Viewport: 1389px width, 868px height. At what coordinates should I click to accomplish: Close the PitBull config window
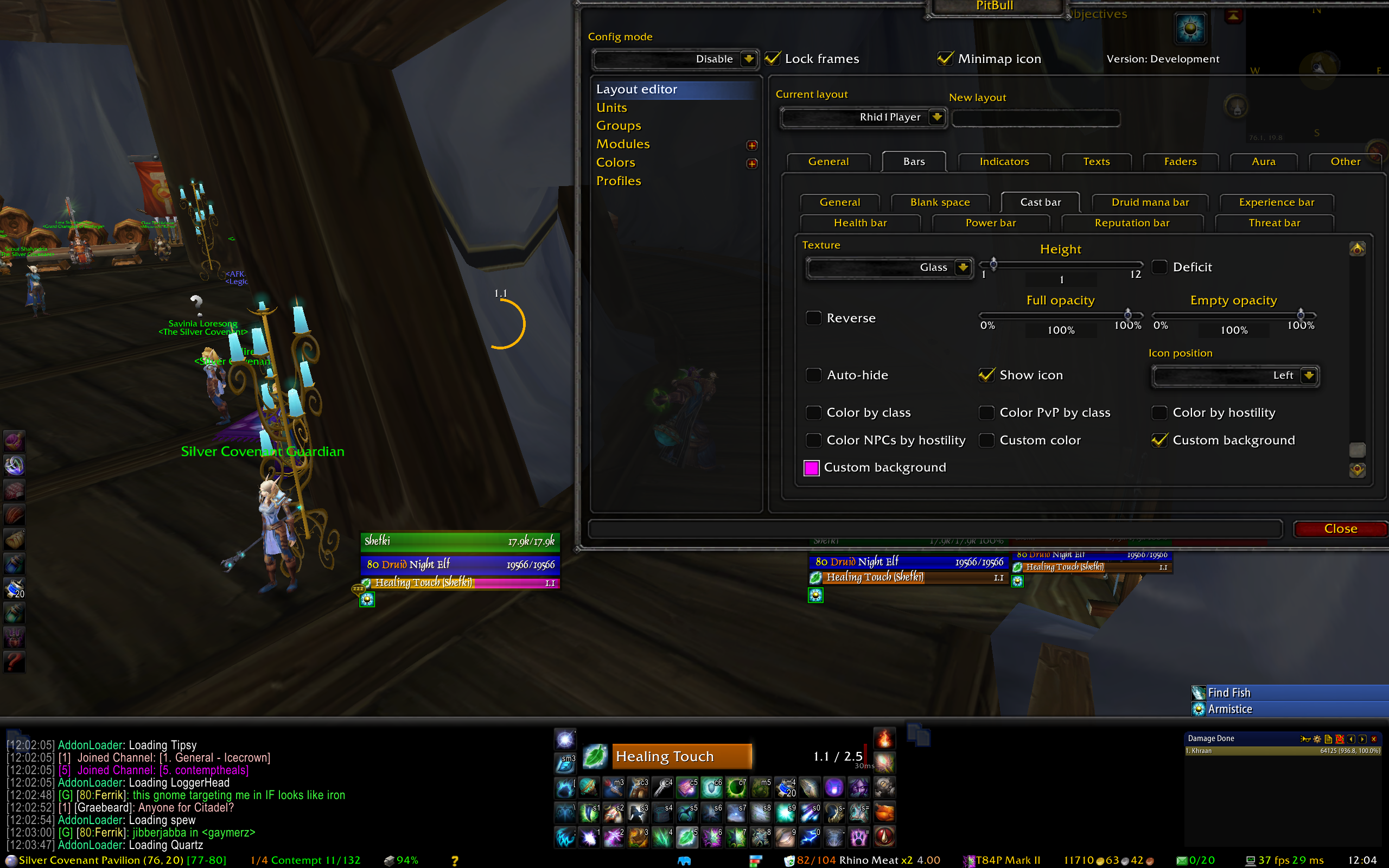coord(1340,529)
